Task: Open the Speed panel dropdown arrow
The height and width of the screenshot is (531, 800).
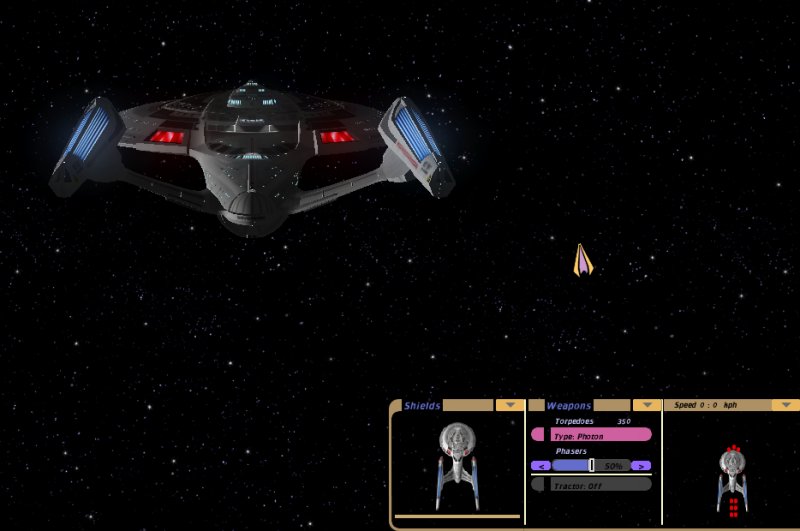Action: (x=786, y=405)
